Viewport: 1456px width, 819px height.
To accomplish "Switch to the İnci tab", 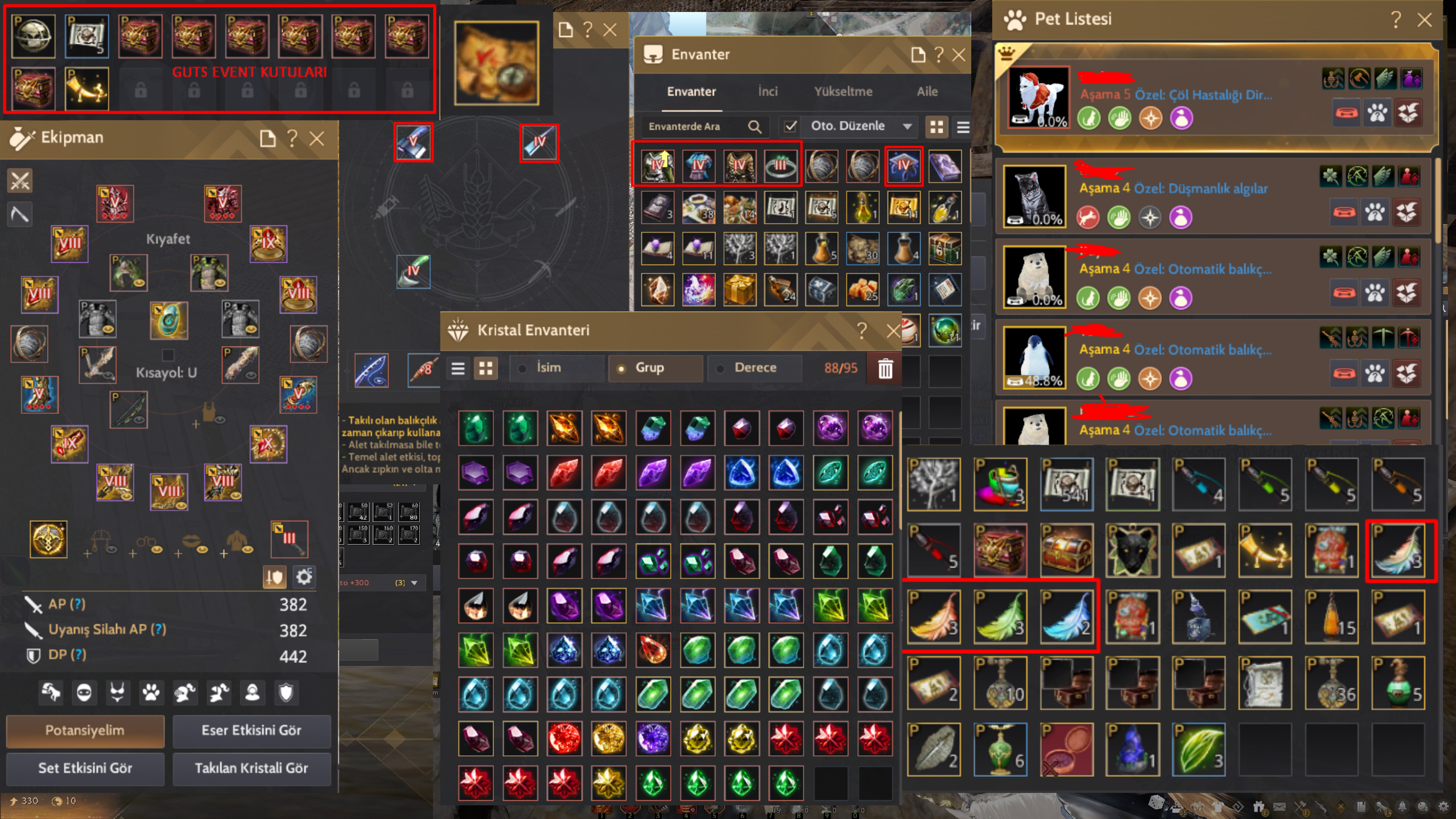I will click(768, 92).
